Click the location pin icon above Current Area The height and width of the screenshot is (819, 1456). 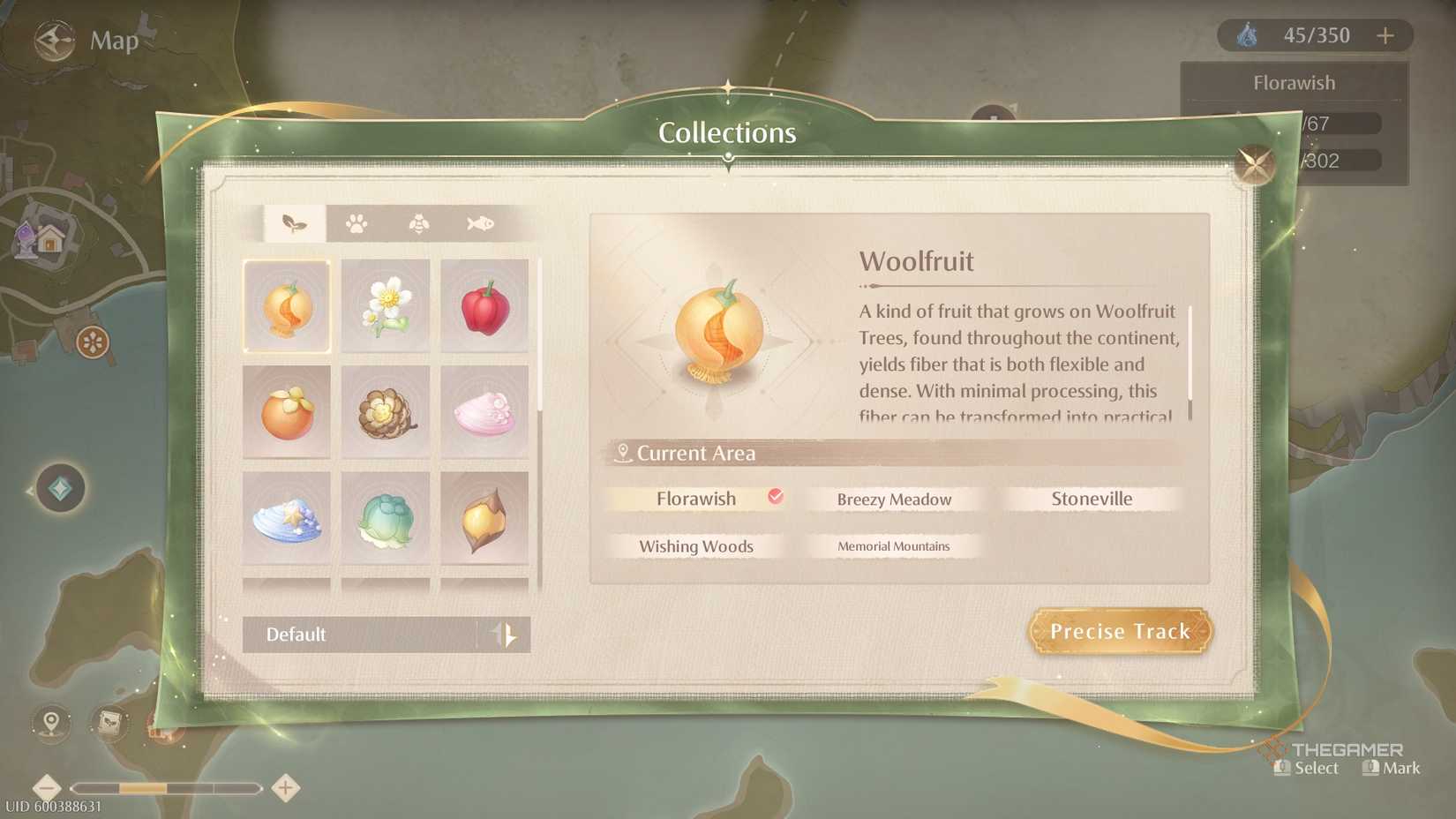point(623,452)
